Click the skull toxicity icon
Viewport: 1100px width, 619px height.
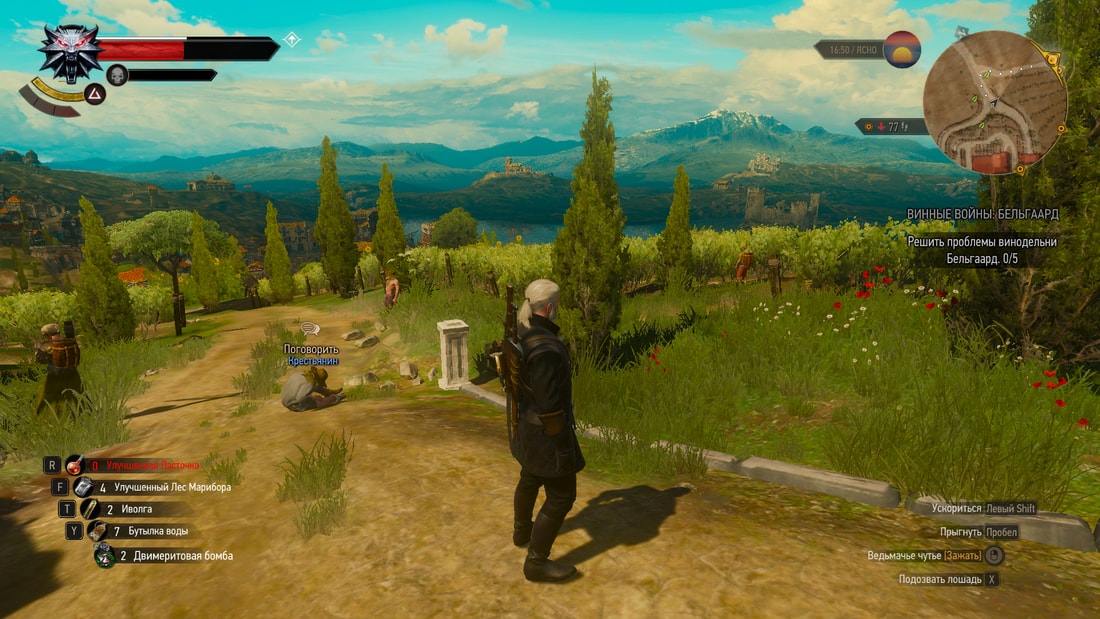117,75
